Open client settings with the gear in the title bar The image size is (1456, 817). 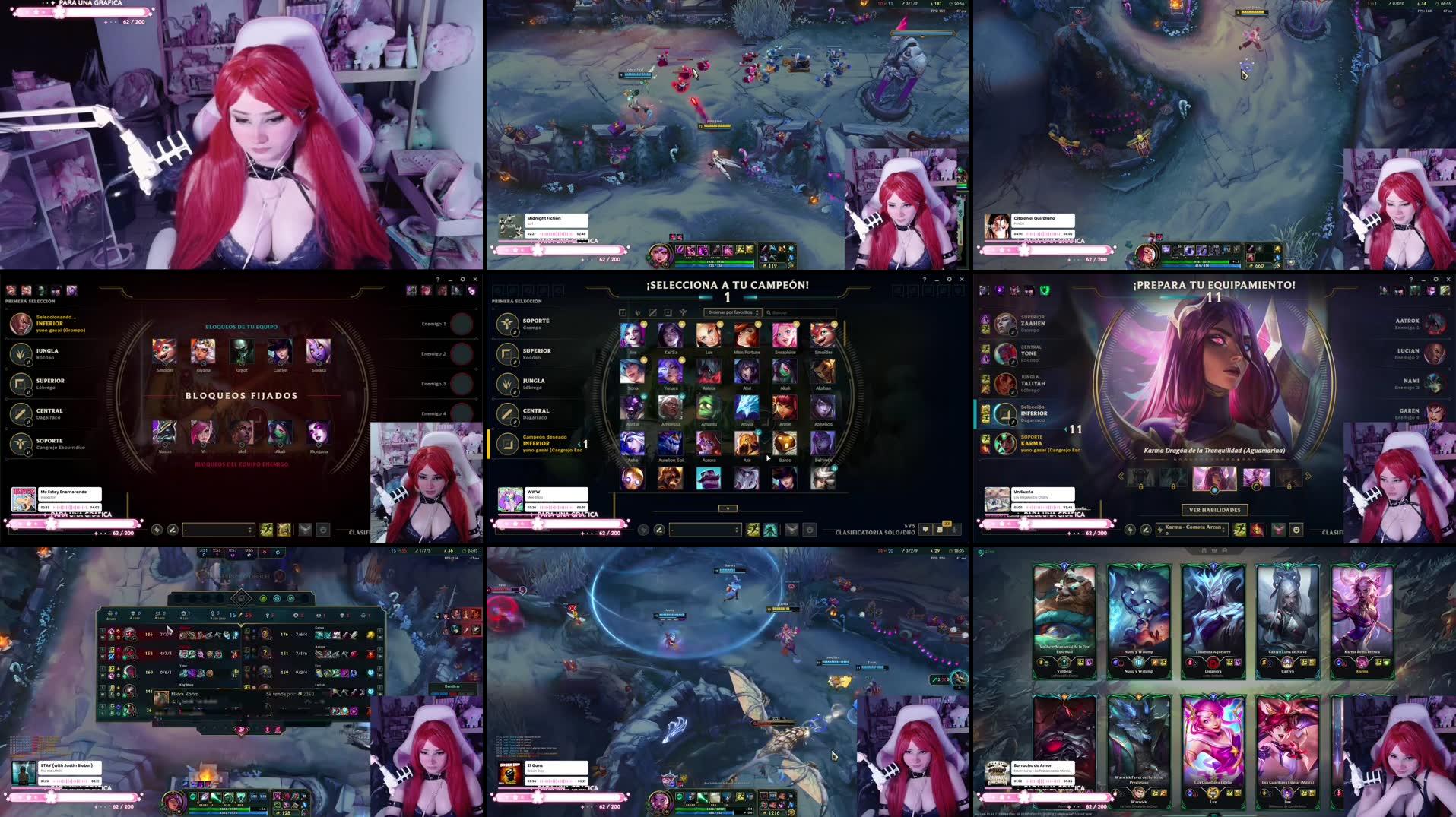pos(950,279)
